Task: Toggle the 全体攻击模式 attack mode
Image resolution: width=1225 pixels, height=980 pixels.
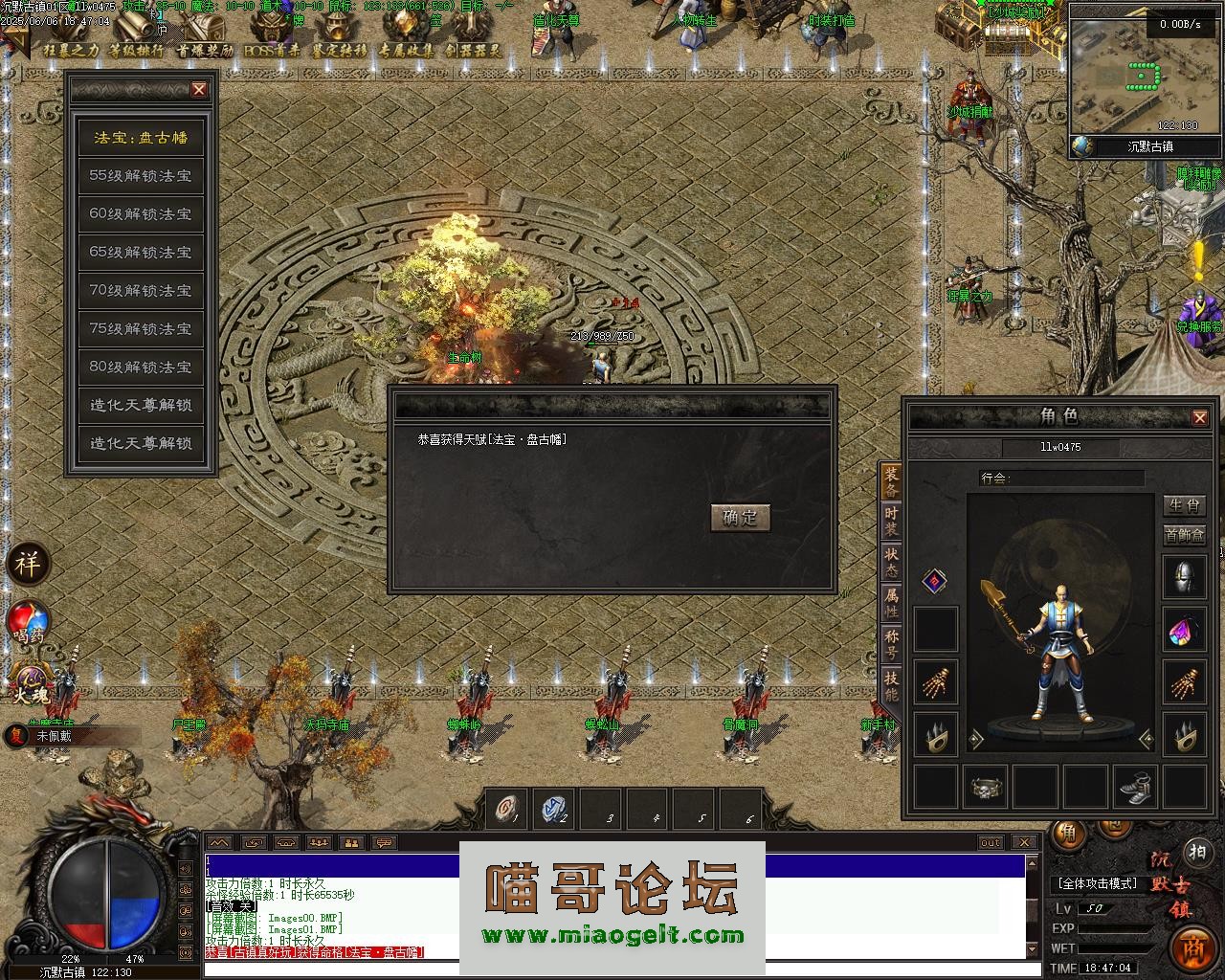Action: coord(1097,883)
